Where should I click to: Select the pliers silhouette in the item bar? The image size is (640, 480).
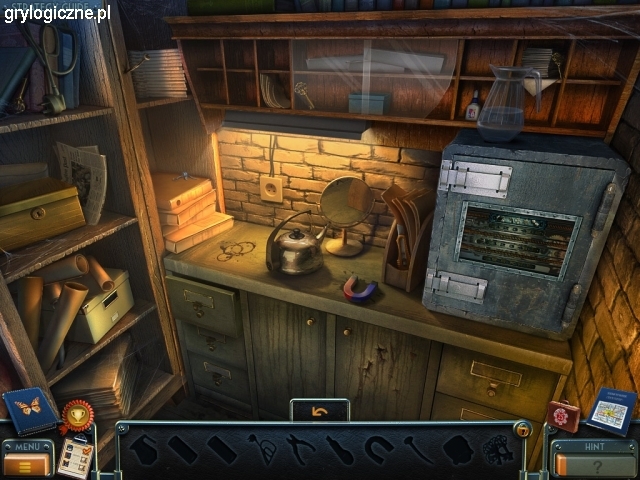[300, 447]
